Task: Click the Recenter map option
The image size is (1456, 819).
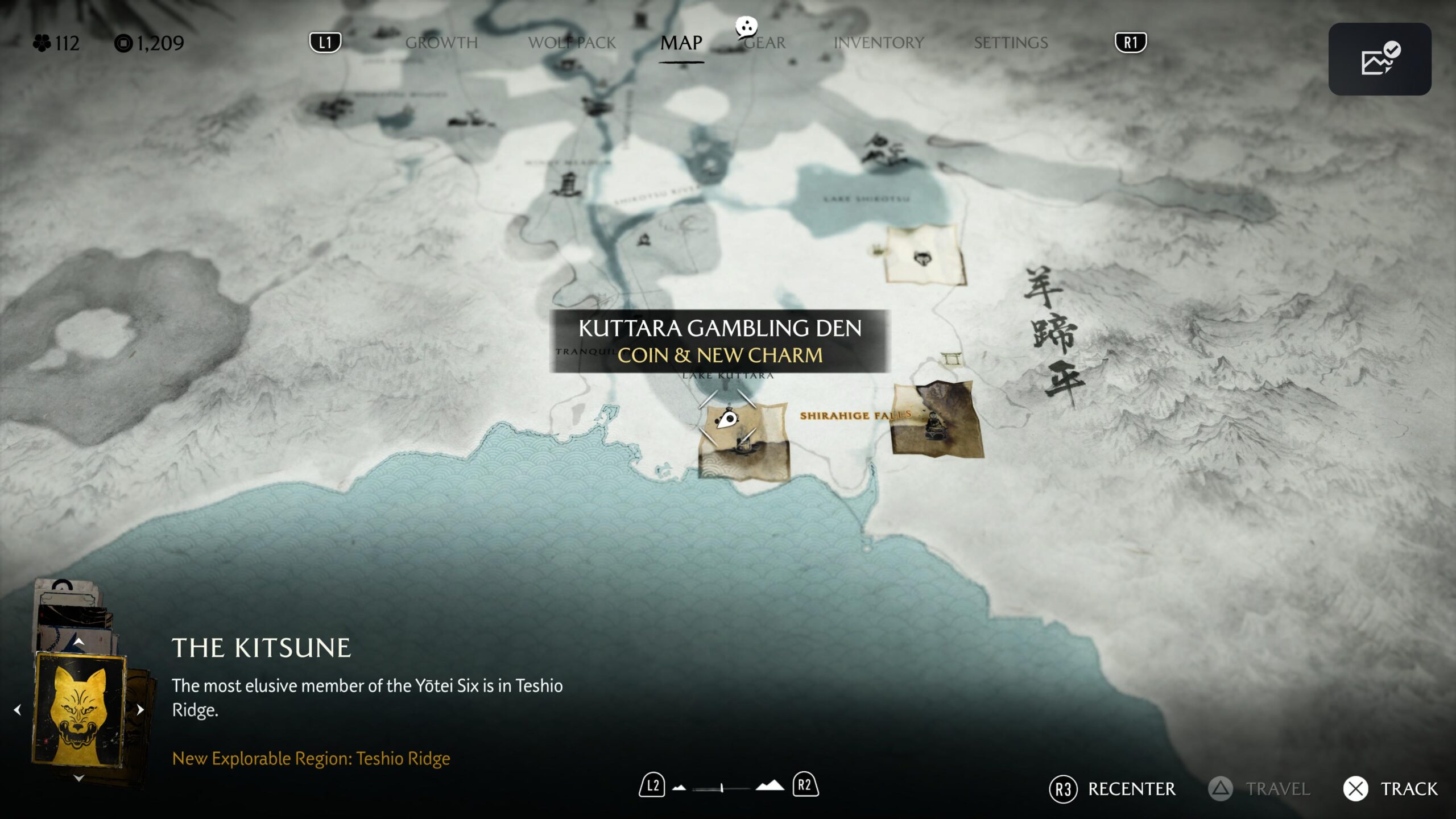Action: point(1131,789)
